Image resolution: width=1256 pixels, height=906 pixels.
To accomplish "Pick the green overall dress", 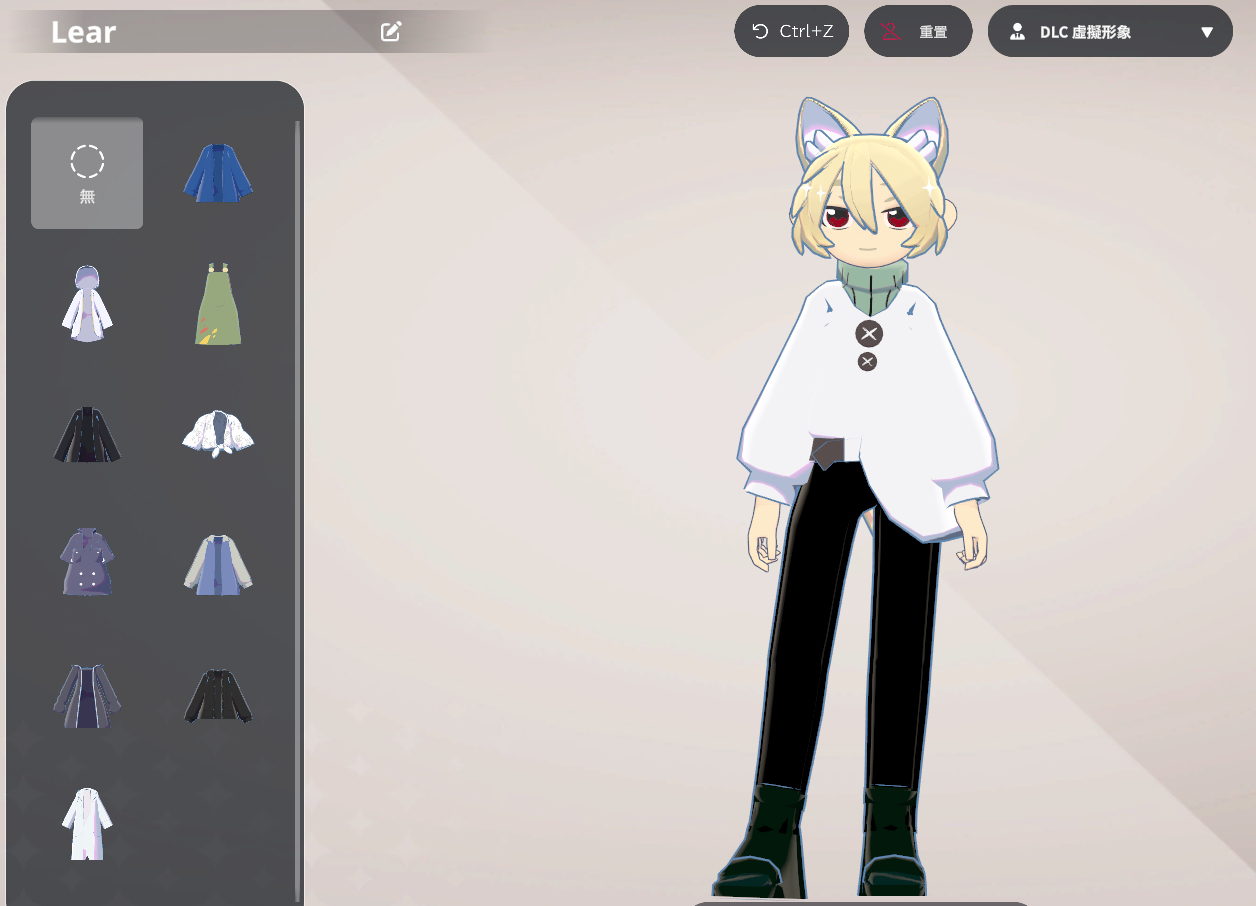I will click(x=218, y=304).
